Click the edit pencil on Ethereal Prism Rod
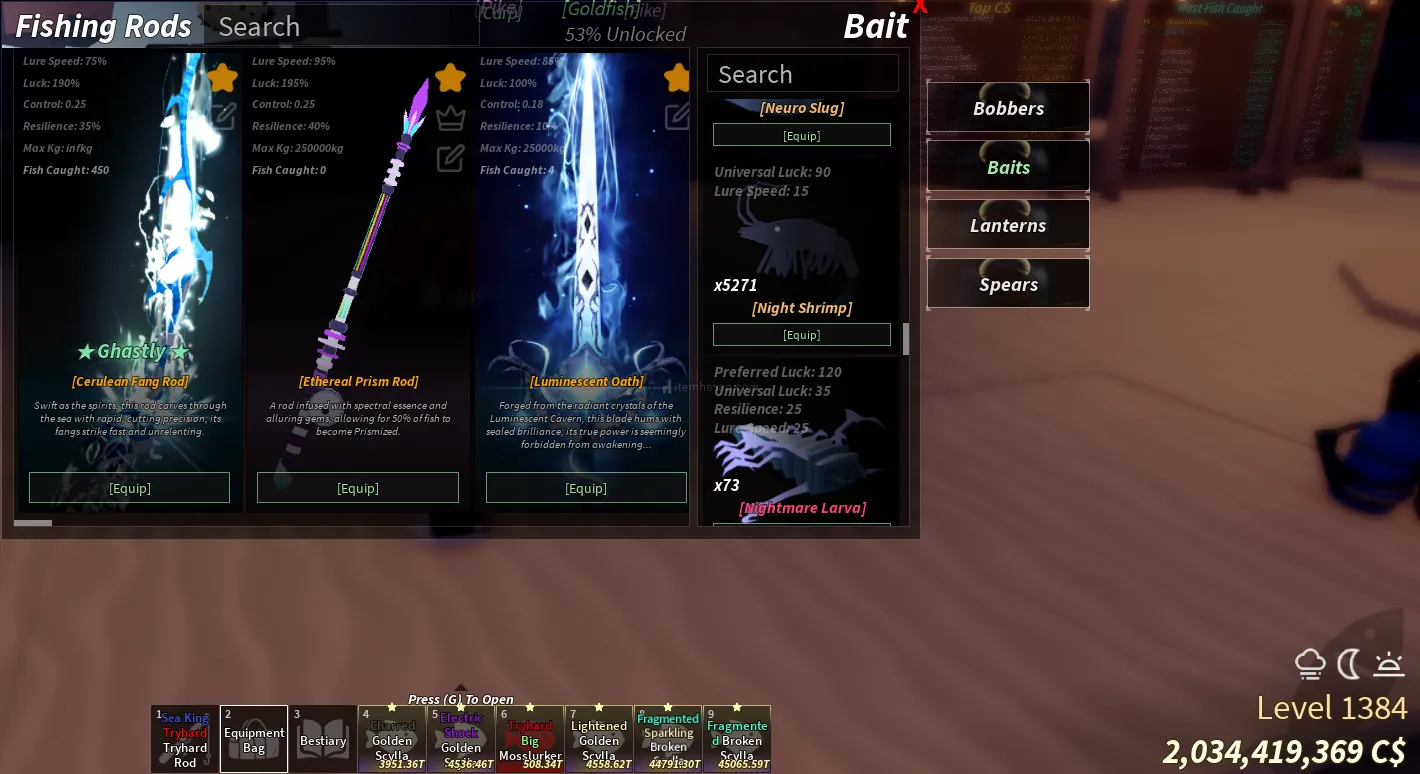The height and width of the screenshot is (774, 1420). pyautogui.click(x=451, y=158)
